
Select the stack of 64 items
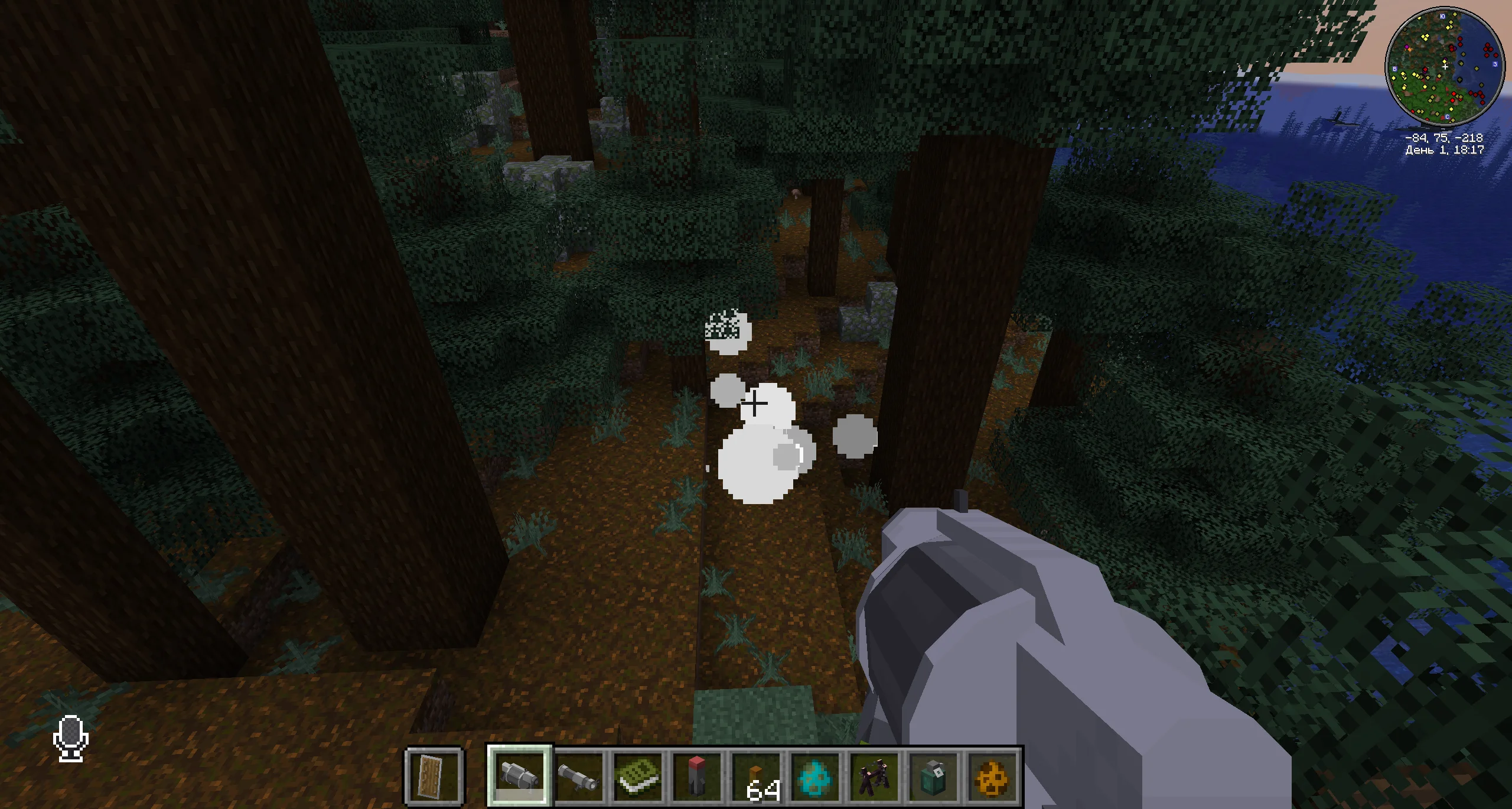757,775
